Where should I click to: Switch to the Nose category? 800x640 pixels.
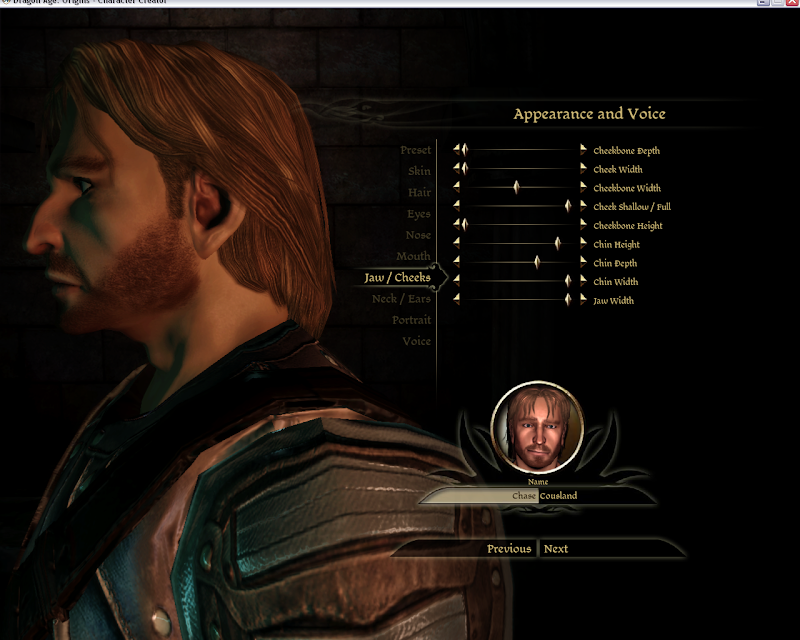point(418,235)
